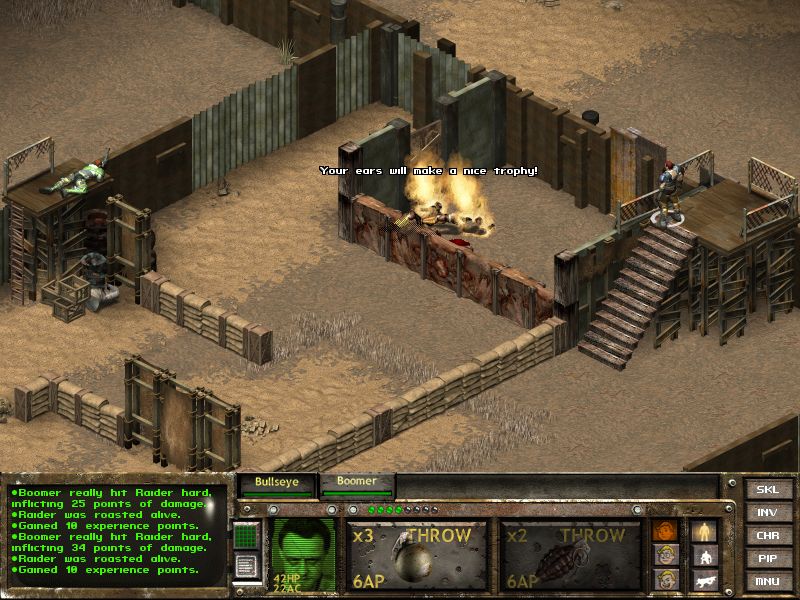Switch to the crouching stance icon
The width and height of the screenshot is (800, 600).
pyautogui.click(x=705, y=556)
